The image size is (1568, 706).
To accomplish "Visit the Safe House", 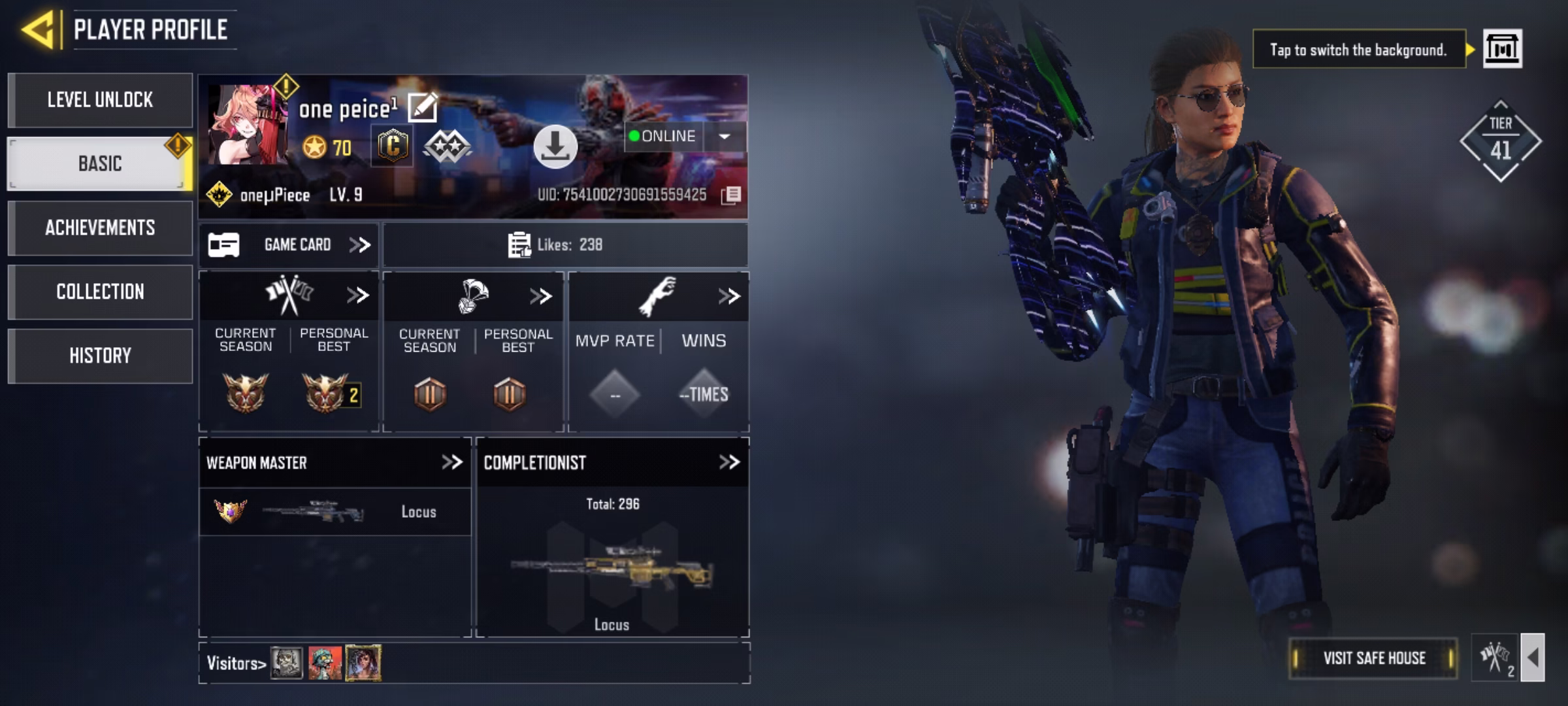I will coord(1373,658).
